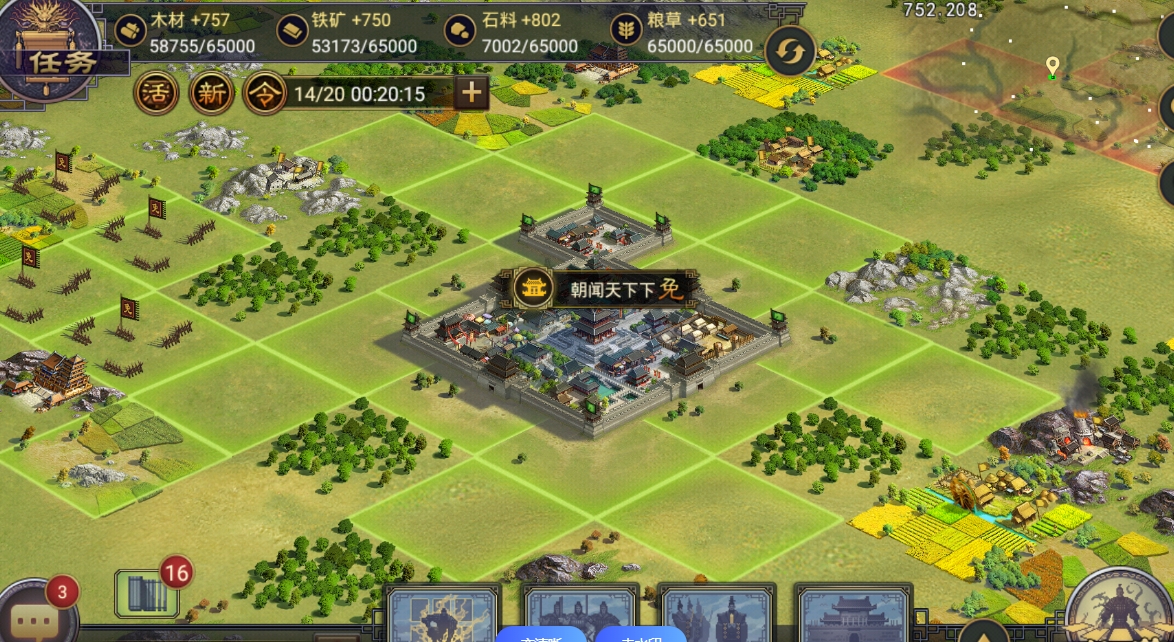Select the 令 command token icon

[265, 94]
